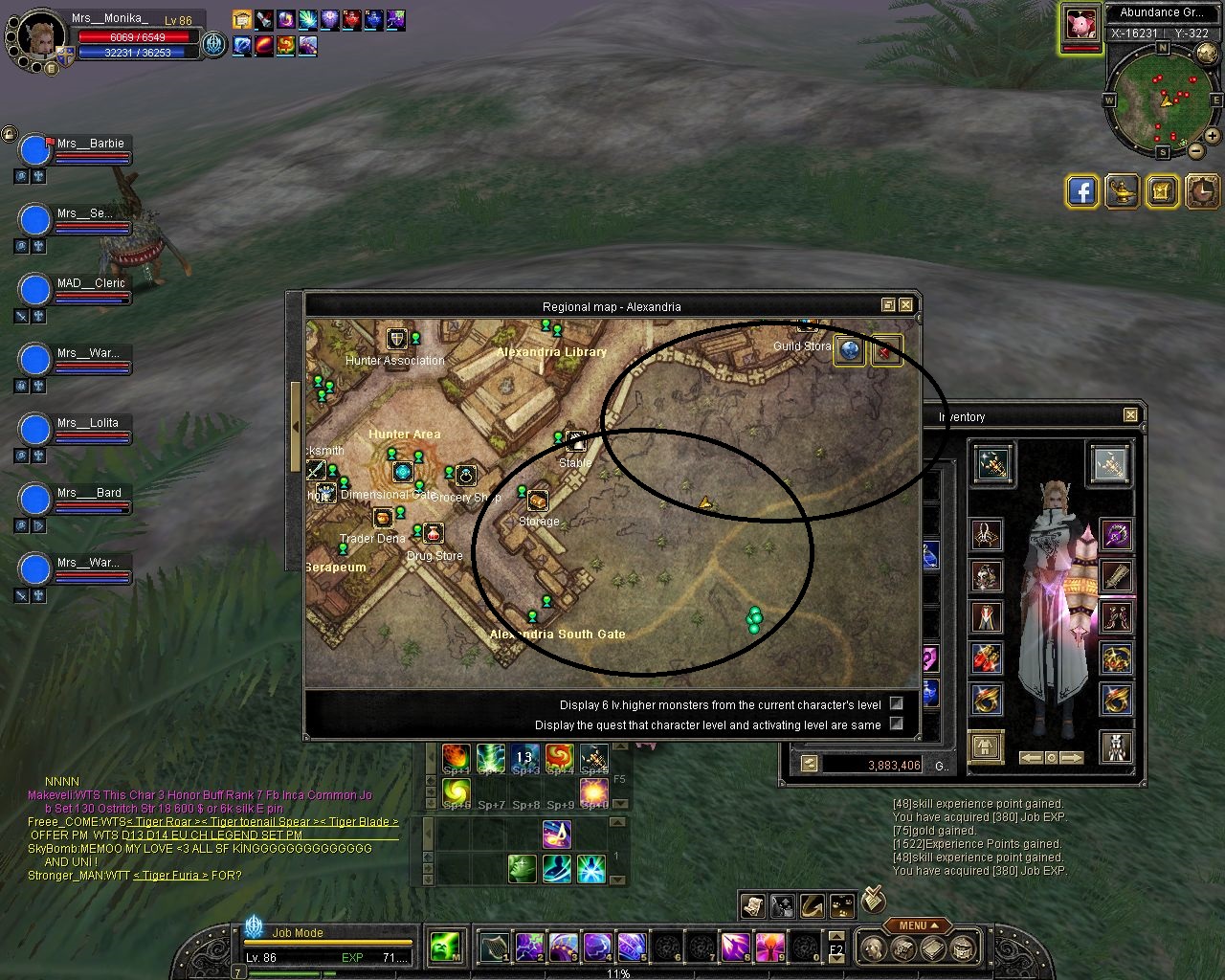Screen dimensions: 1225x980
Task: Close the Regional map window
Action: [905, 305]
